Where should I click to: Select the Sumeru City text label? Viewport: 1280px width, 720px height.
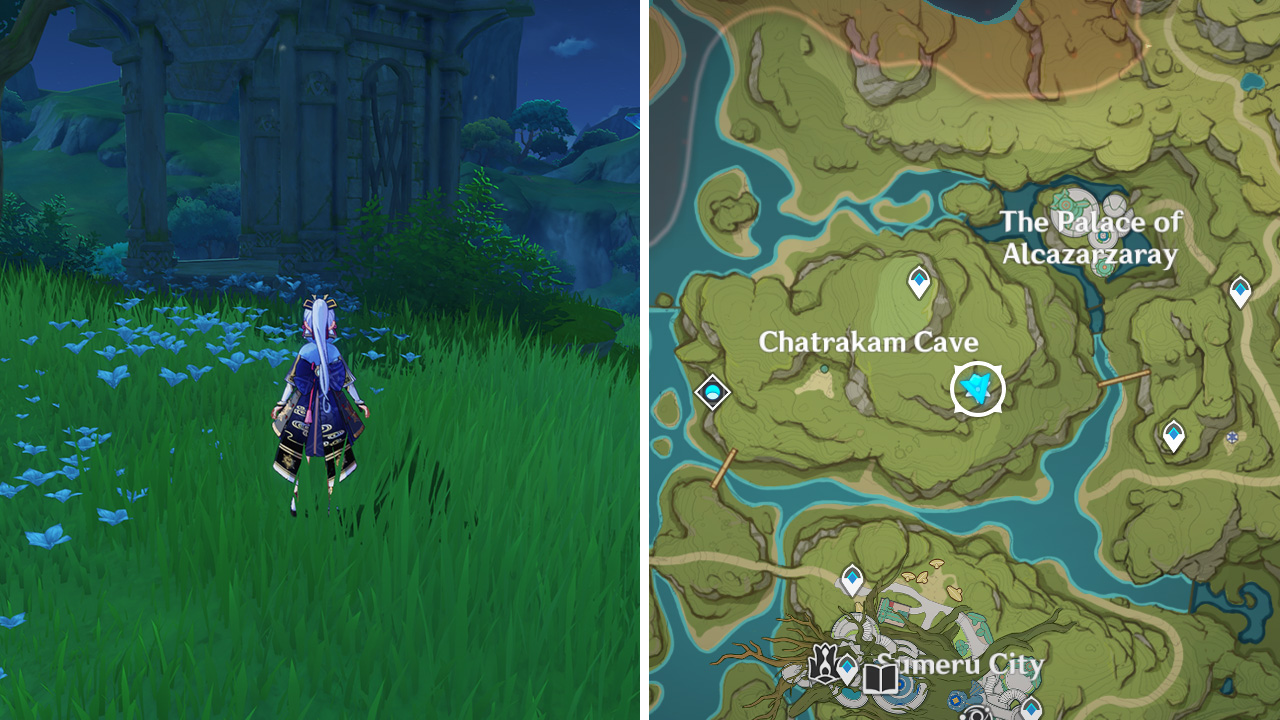pyautogui.click(x=960, y=665)
